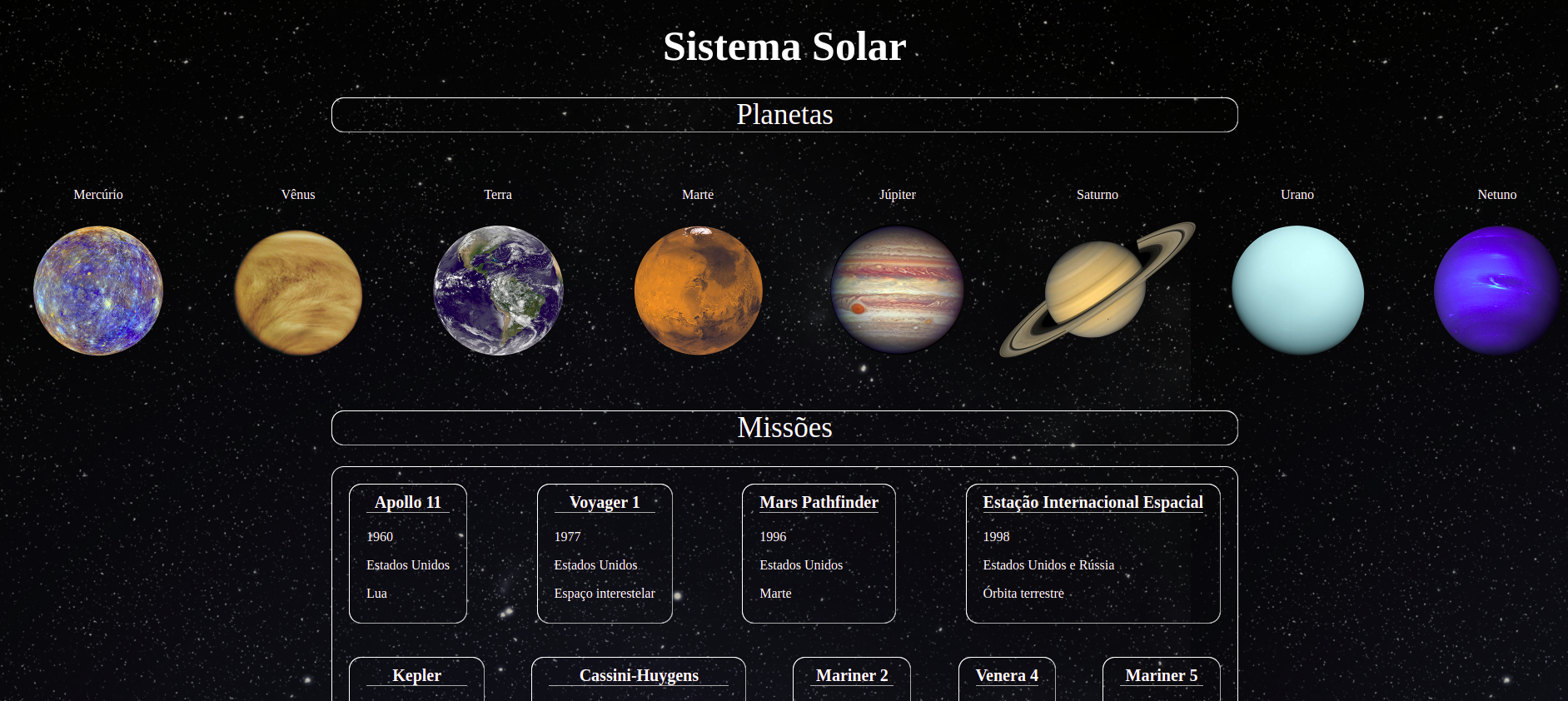
Task: Click the Voyager 1 mission title
Action: (x=605, y=502)
